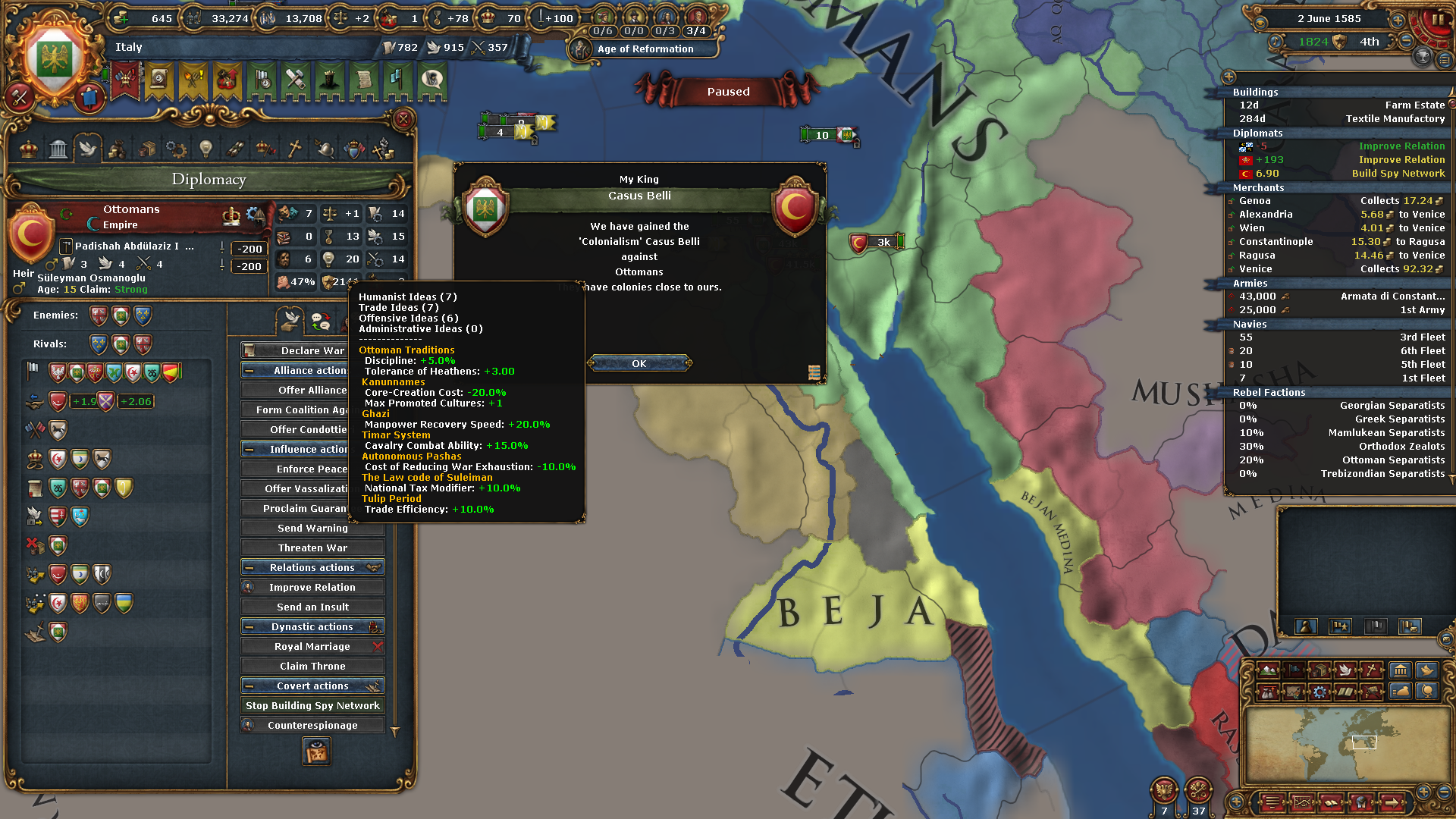Collapse the Relations actions section
This screenshot has width=1456, height=819.
(312, 567)
